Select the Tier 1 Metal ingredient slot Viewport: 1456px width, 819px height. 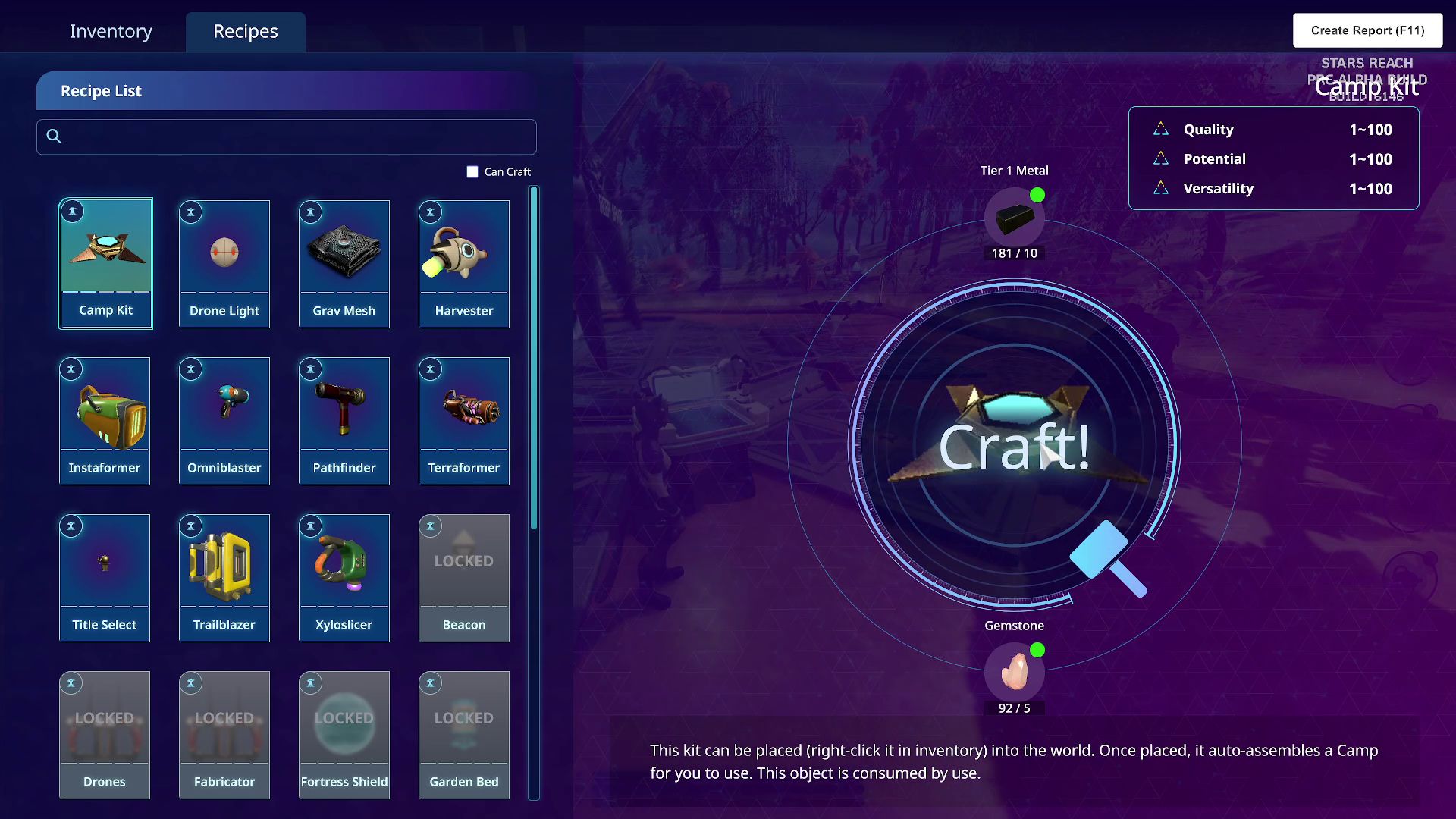click(1014, 218)
